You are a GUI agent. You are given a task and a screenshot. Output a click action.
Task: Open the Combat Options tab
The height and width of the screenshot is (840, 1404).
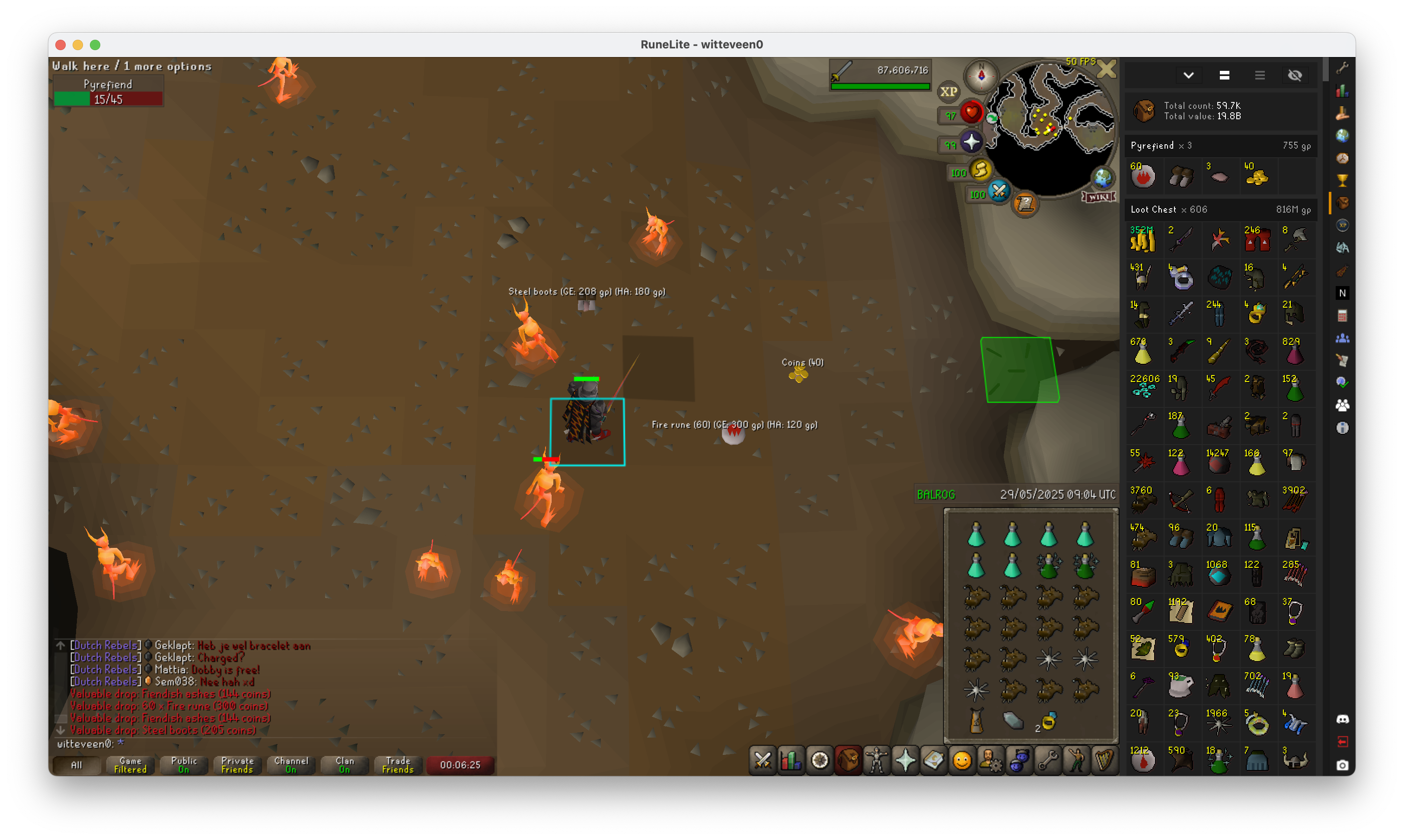tap(763, 760)
